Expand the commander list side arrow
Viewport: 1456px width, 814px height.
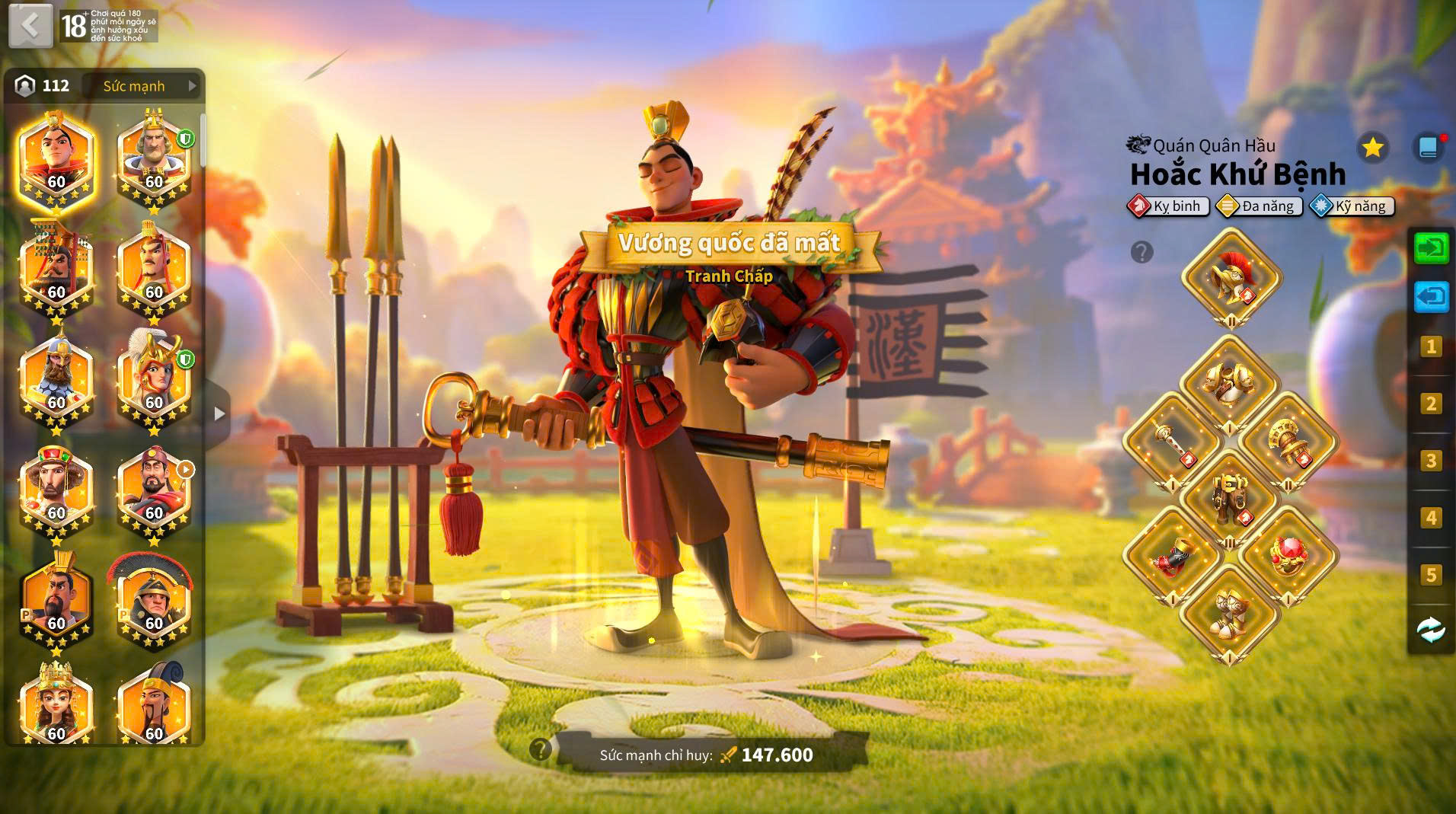coord(219,413)
